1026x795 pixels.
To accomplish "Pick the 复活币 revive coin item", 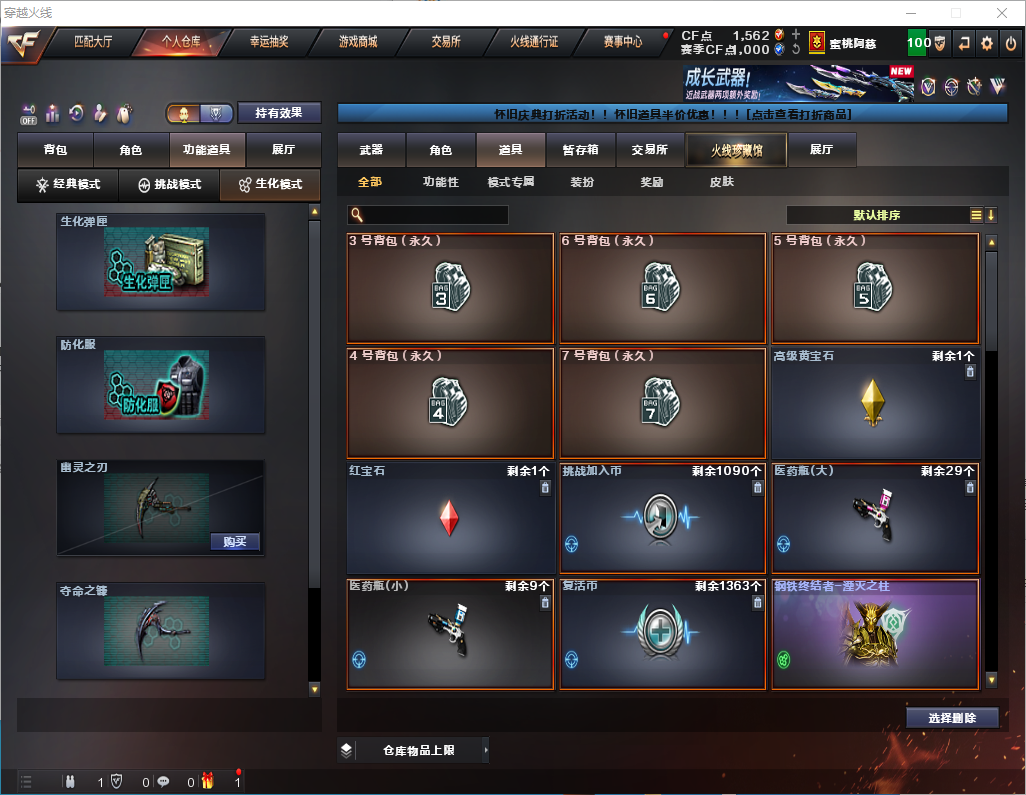I will tap(662, 634).
